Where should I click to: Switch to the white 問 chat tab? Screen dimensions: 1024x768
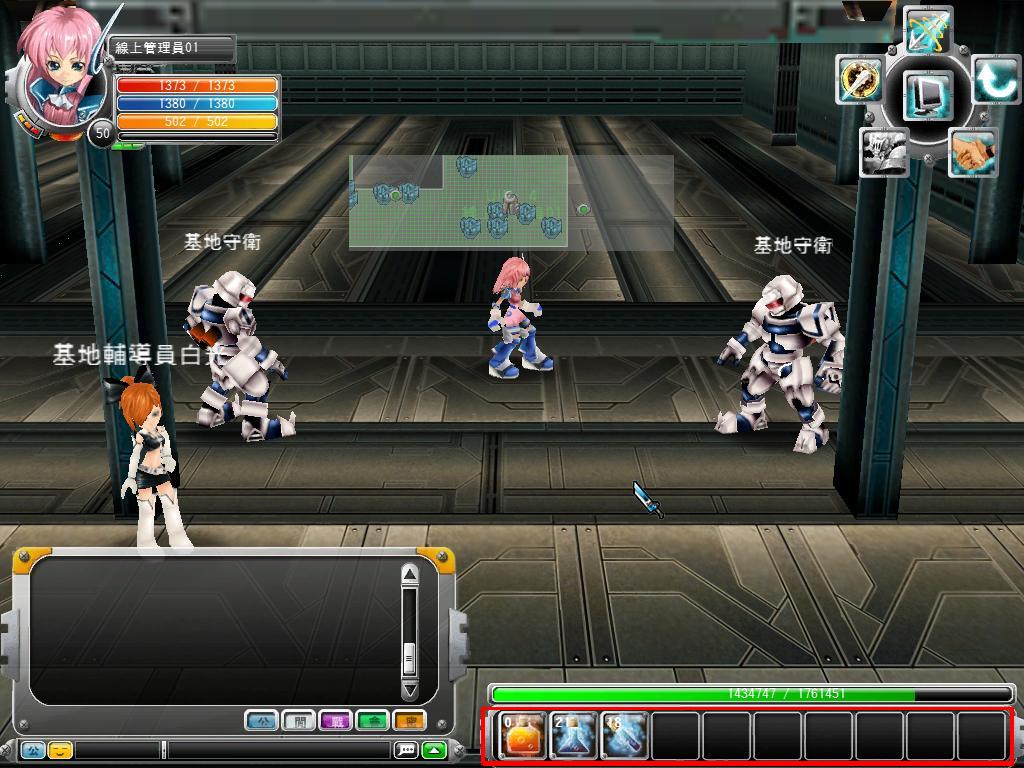tap(298, 720)
